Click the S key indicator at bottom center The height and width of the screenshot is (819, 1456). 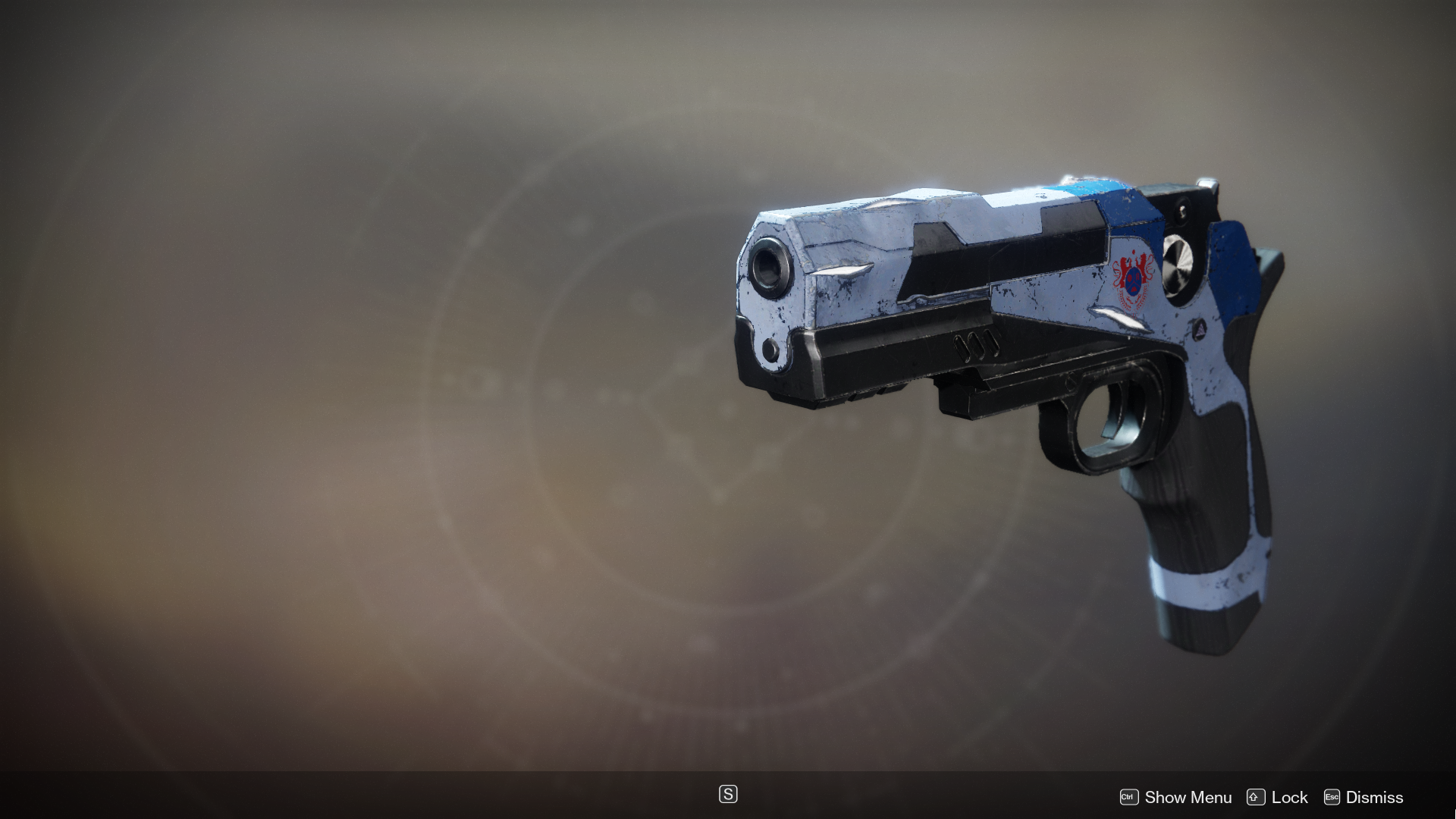[x=727, y=794]
